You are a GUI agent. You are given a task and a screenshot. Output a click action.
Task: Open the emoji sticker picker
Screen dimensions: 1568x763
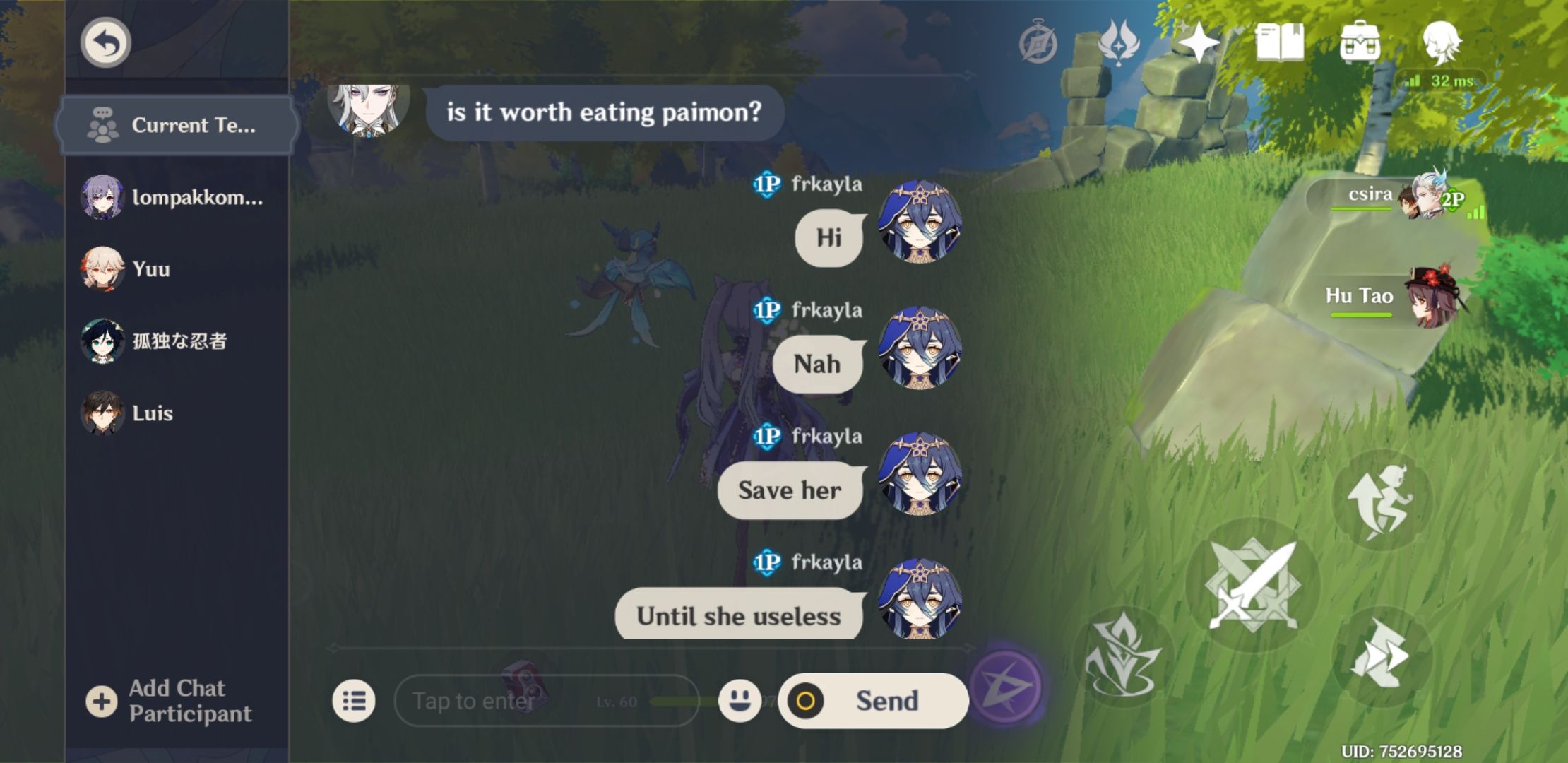click(x=739, y=701)
